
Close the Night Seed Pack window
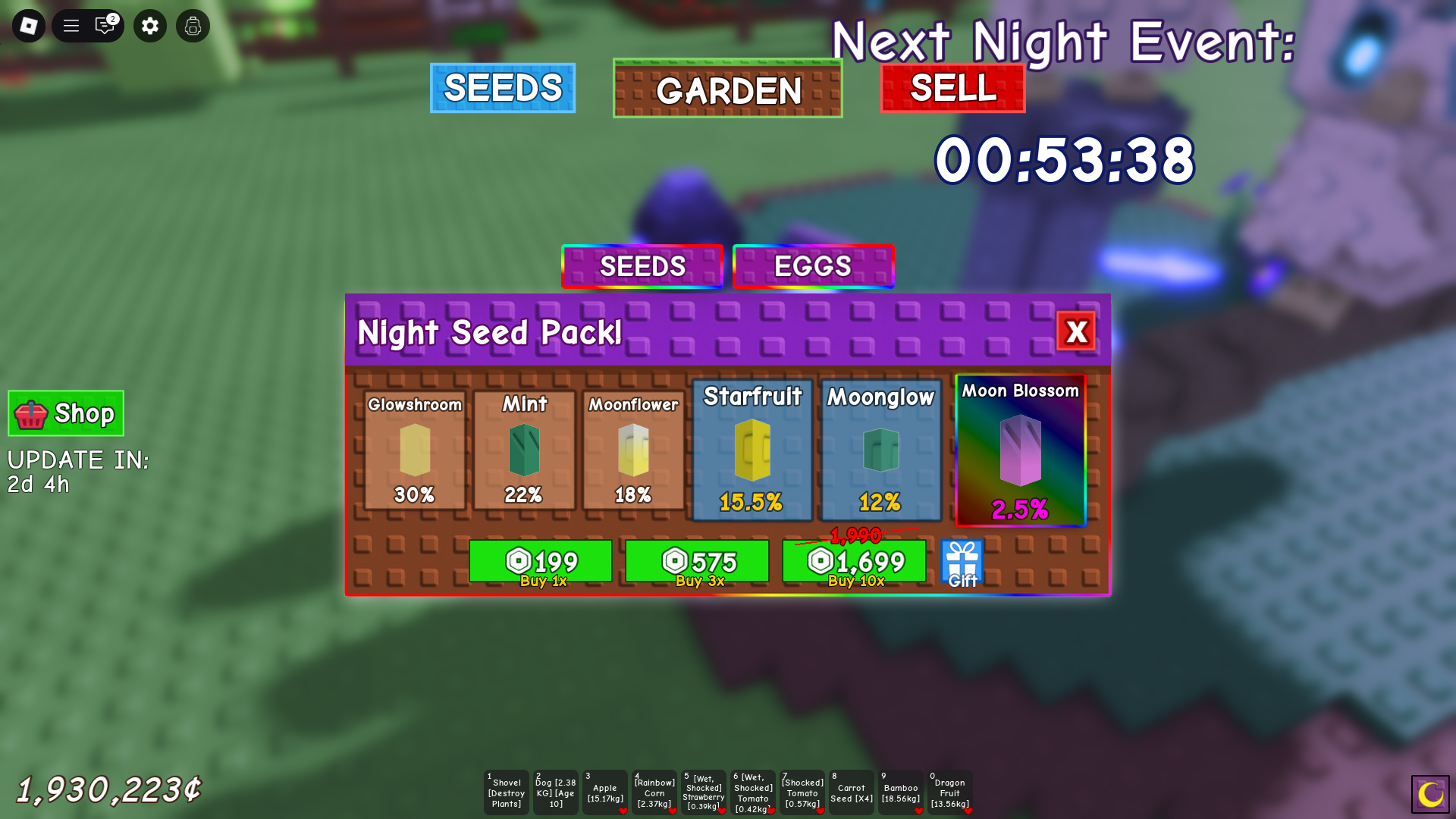tap(1078, 332)
